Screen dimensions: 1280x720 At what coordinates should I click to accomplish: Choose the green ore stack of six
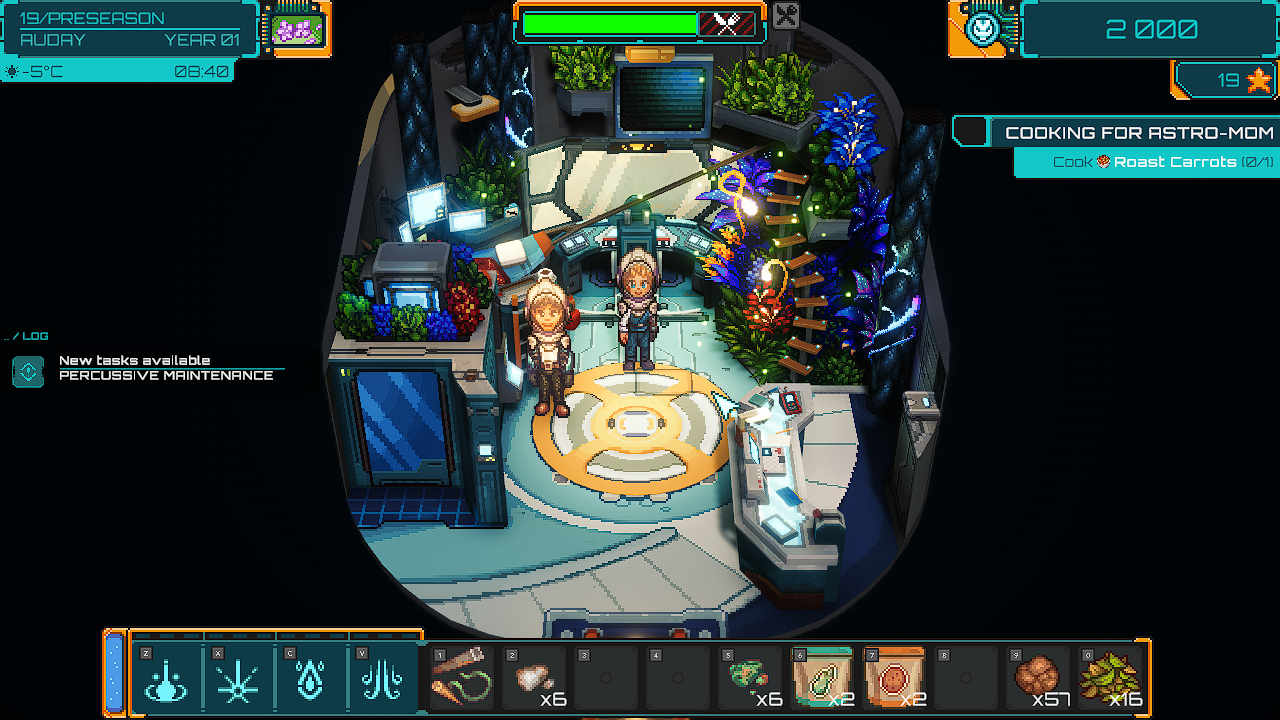pyautogui.click(x=750, y=678)
